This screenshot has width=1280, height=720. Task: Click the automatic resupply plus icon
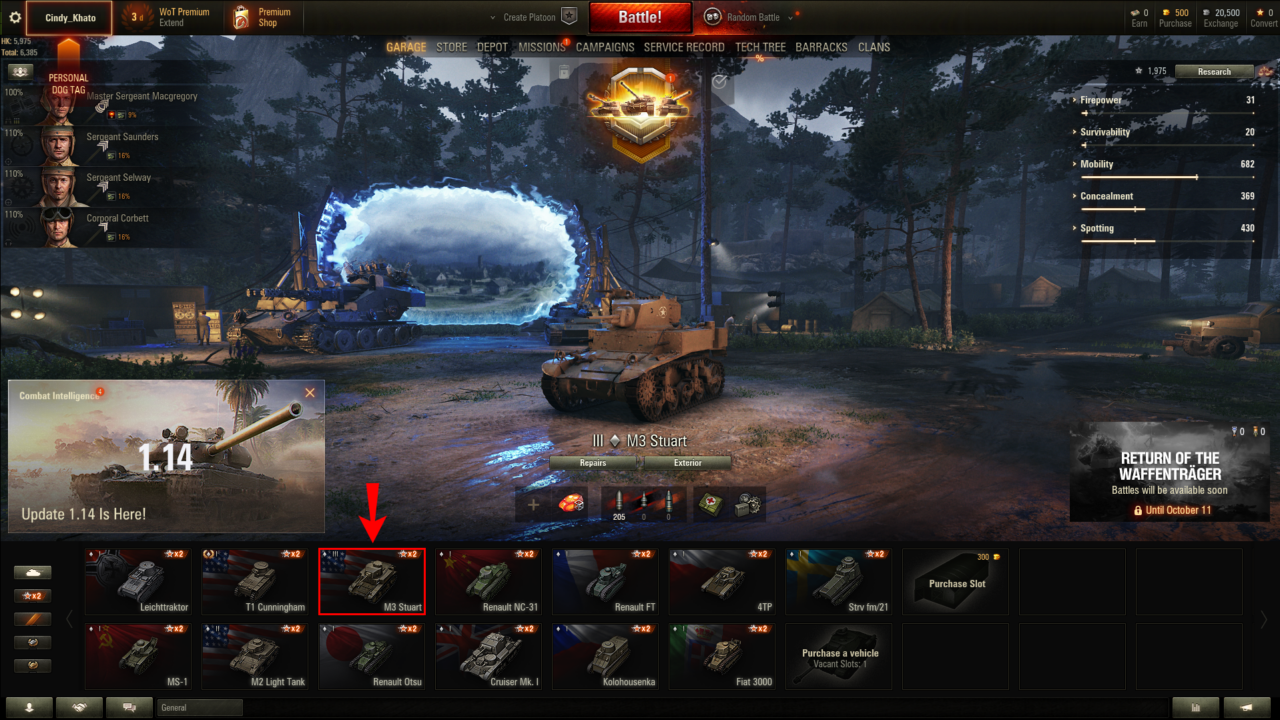click(533, 503)
